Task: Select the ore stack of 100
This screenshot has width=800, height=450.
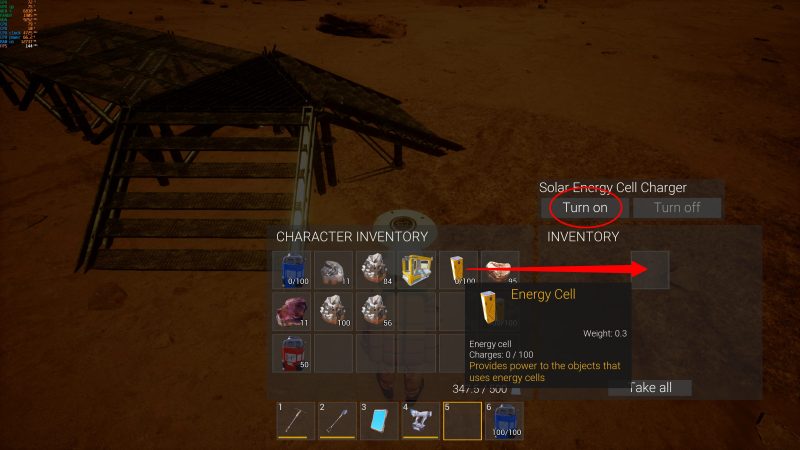Action: pyautogui.click(x=333, y=311)
